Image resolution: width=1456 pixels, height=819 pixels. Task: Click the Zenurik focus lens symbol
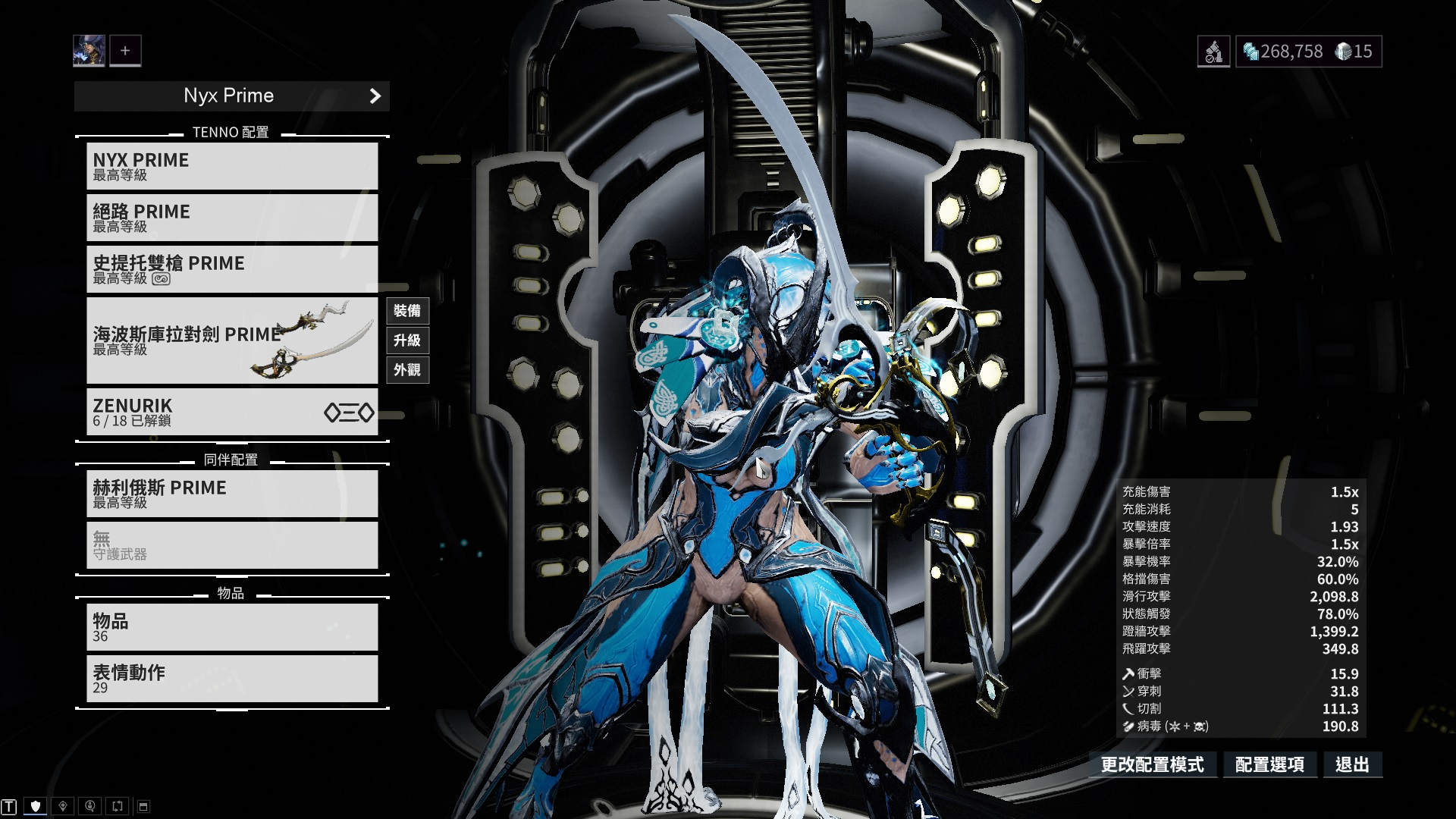pyautogui.click(x=347, y=413)
